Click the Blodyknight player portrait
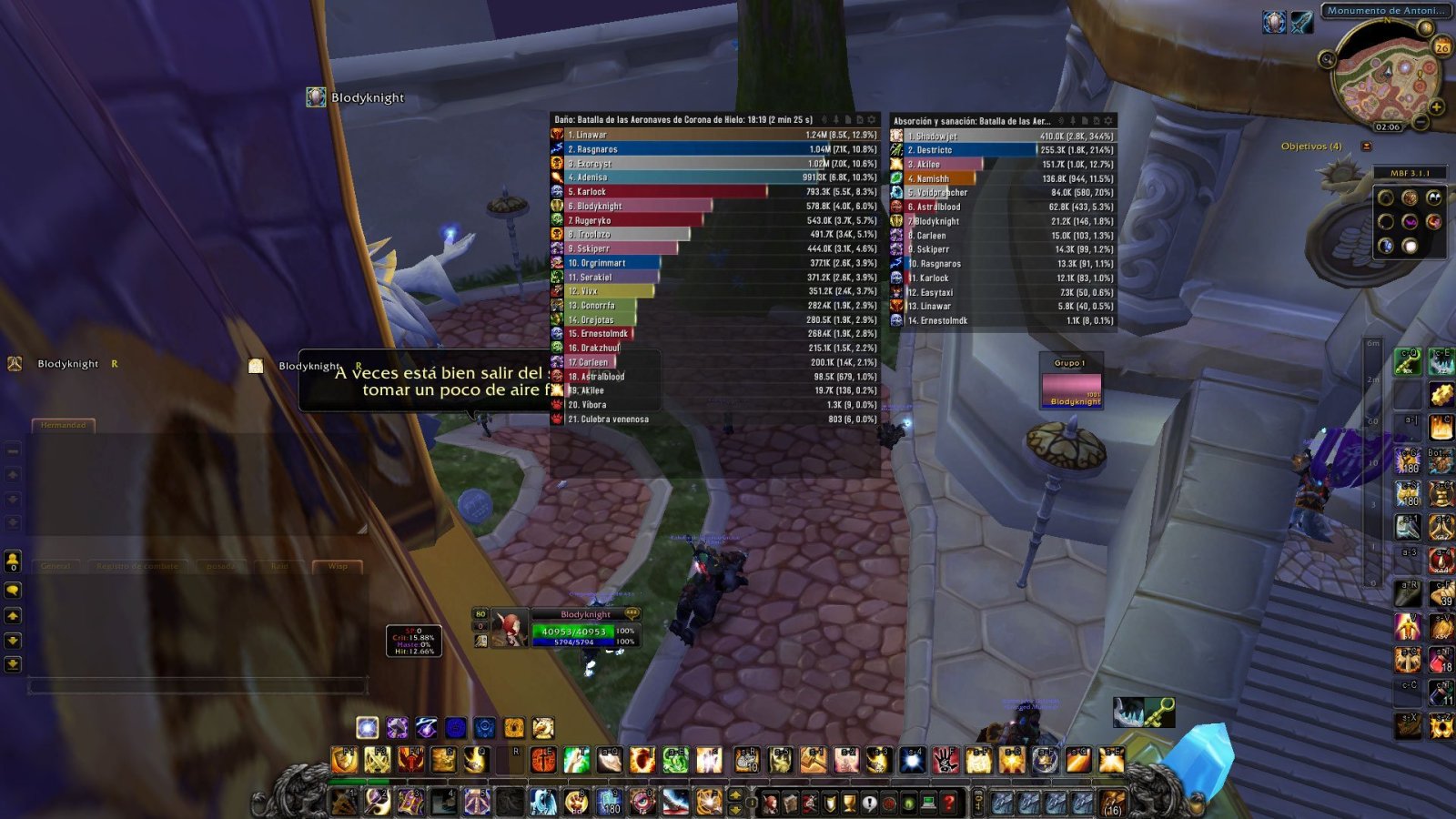Viewport: 1456px width, 819px height. (509, 629)
